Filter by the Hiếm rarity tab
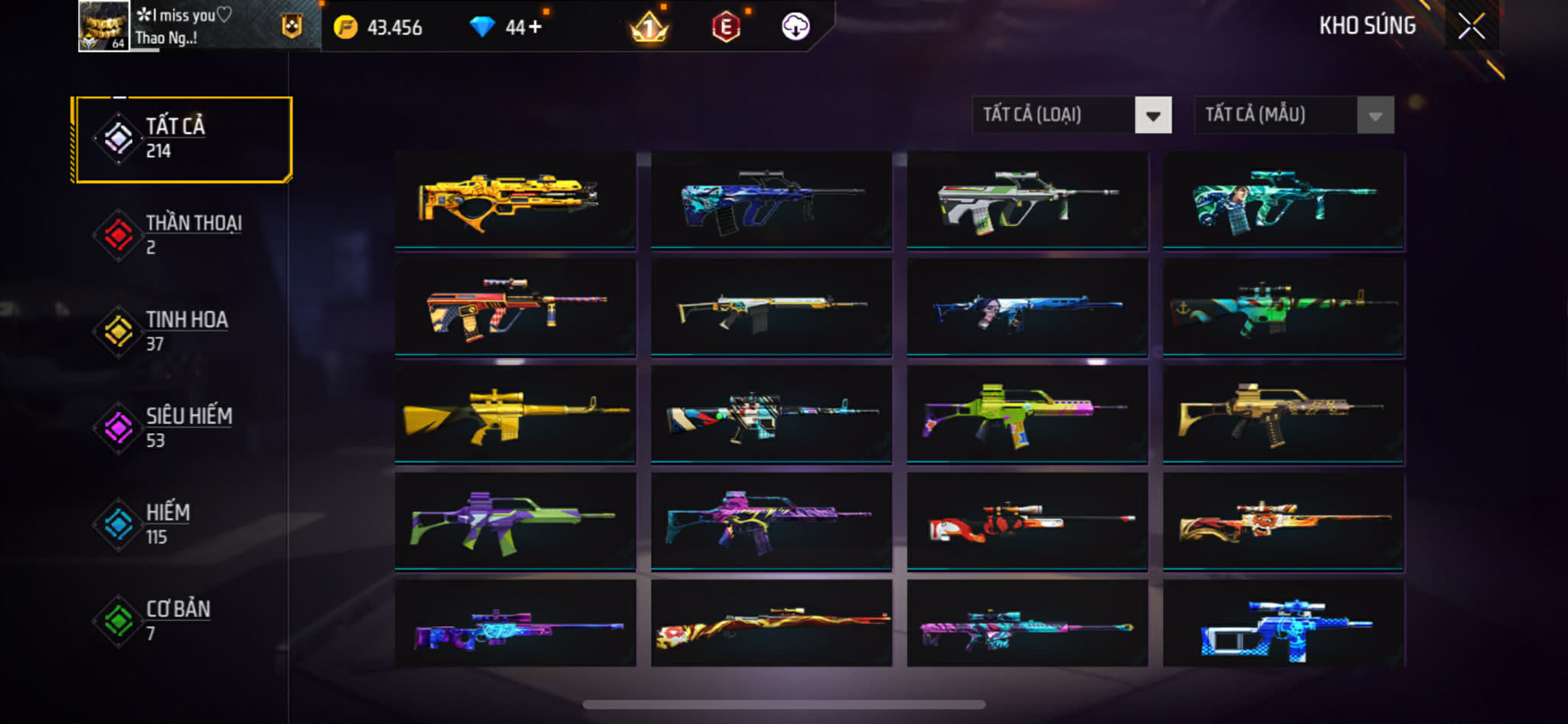1568x724 pixels. [x=182, y=524]
